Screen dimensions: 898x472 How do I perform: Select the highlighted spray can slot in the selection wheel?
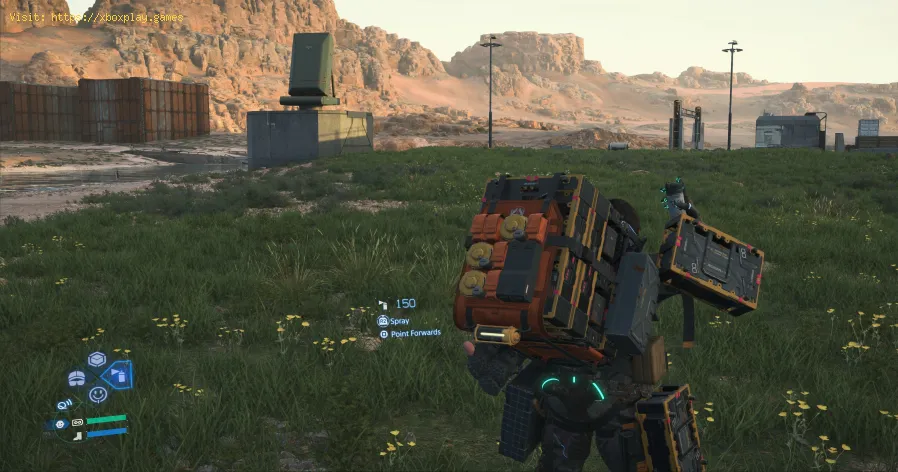(x=117, y=376)
